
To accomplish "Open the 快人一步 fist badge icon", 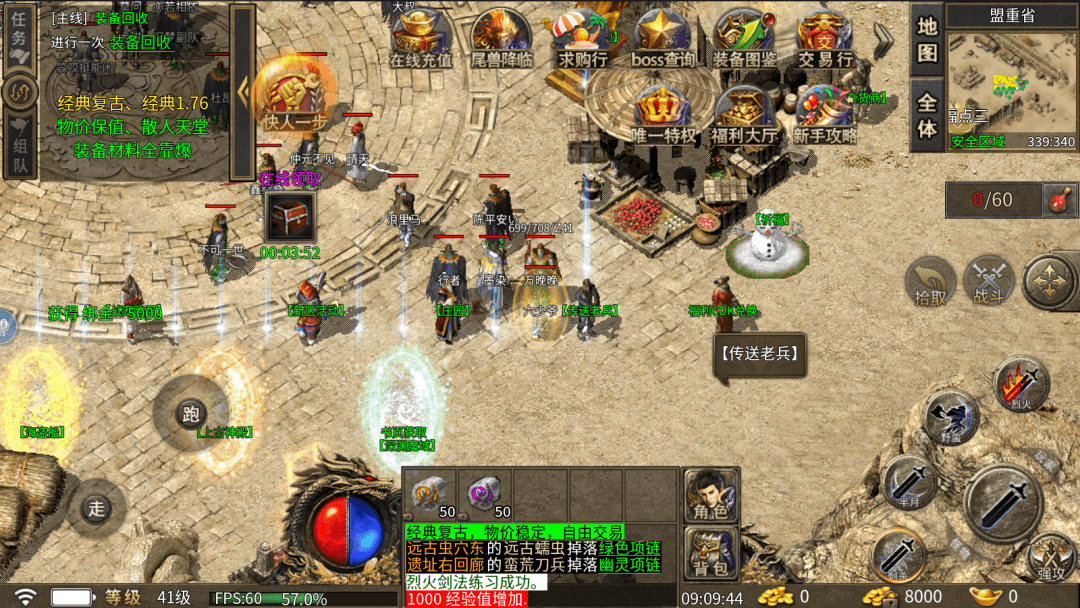I will (x=294, y=96).
